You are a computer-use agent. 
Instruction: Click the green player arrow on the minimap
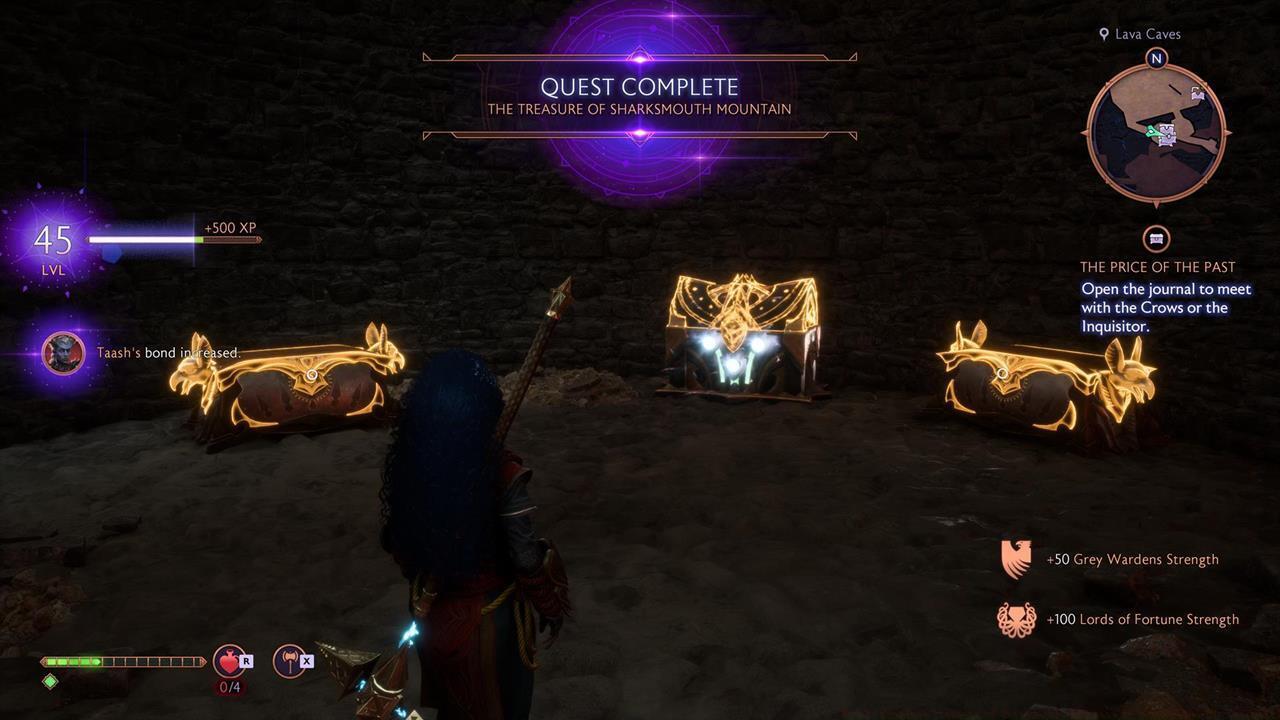pos(1154,132)
